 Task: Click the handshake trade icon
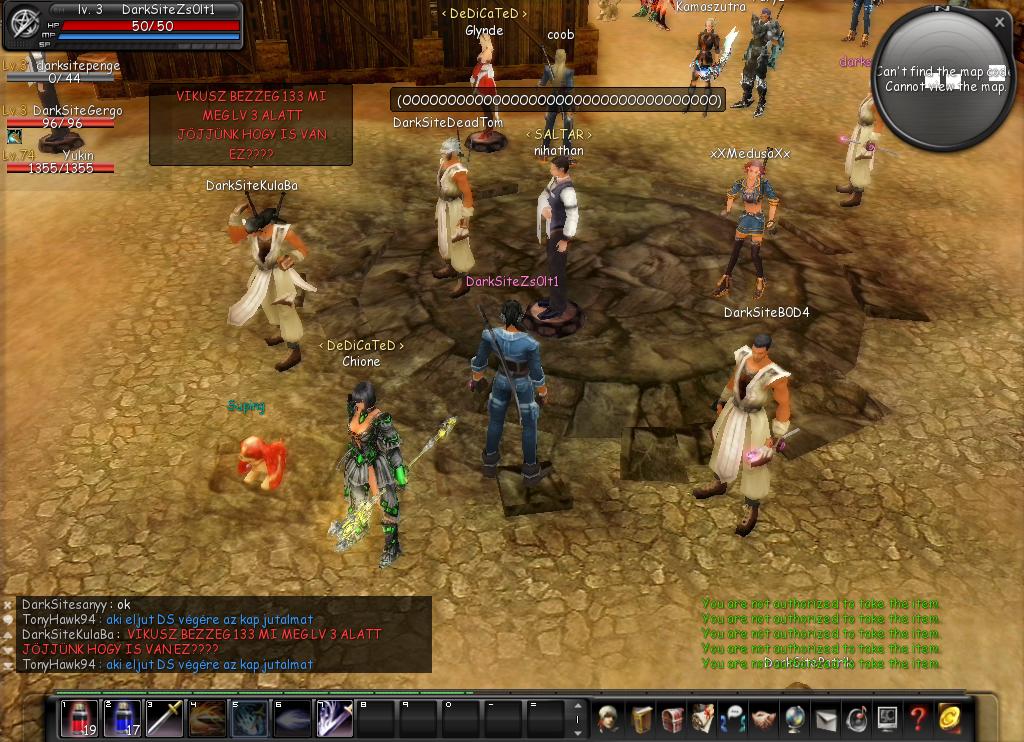tap(764, 718)
